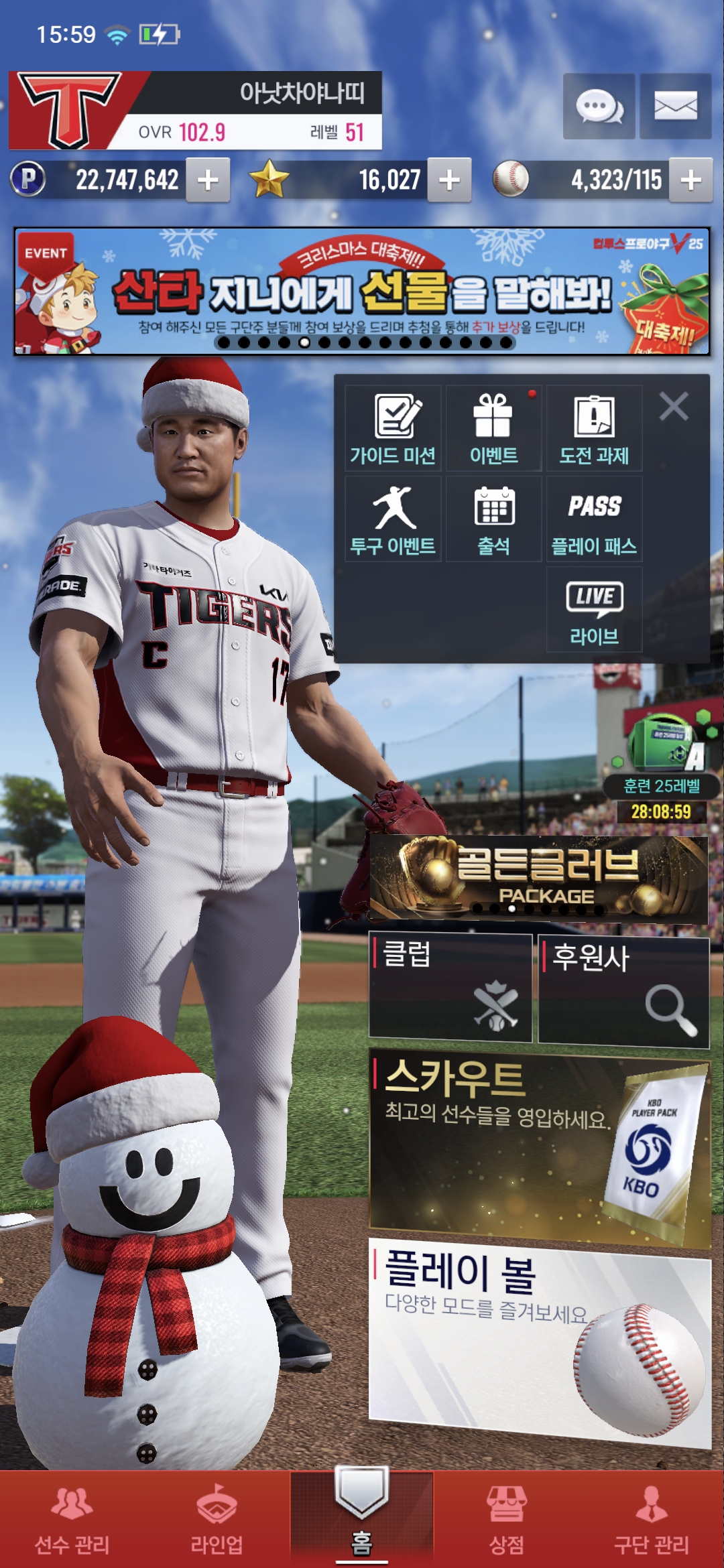Add more P points with the plus button

pyautogui.click(x=208, y=180)
